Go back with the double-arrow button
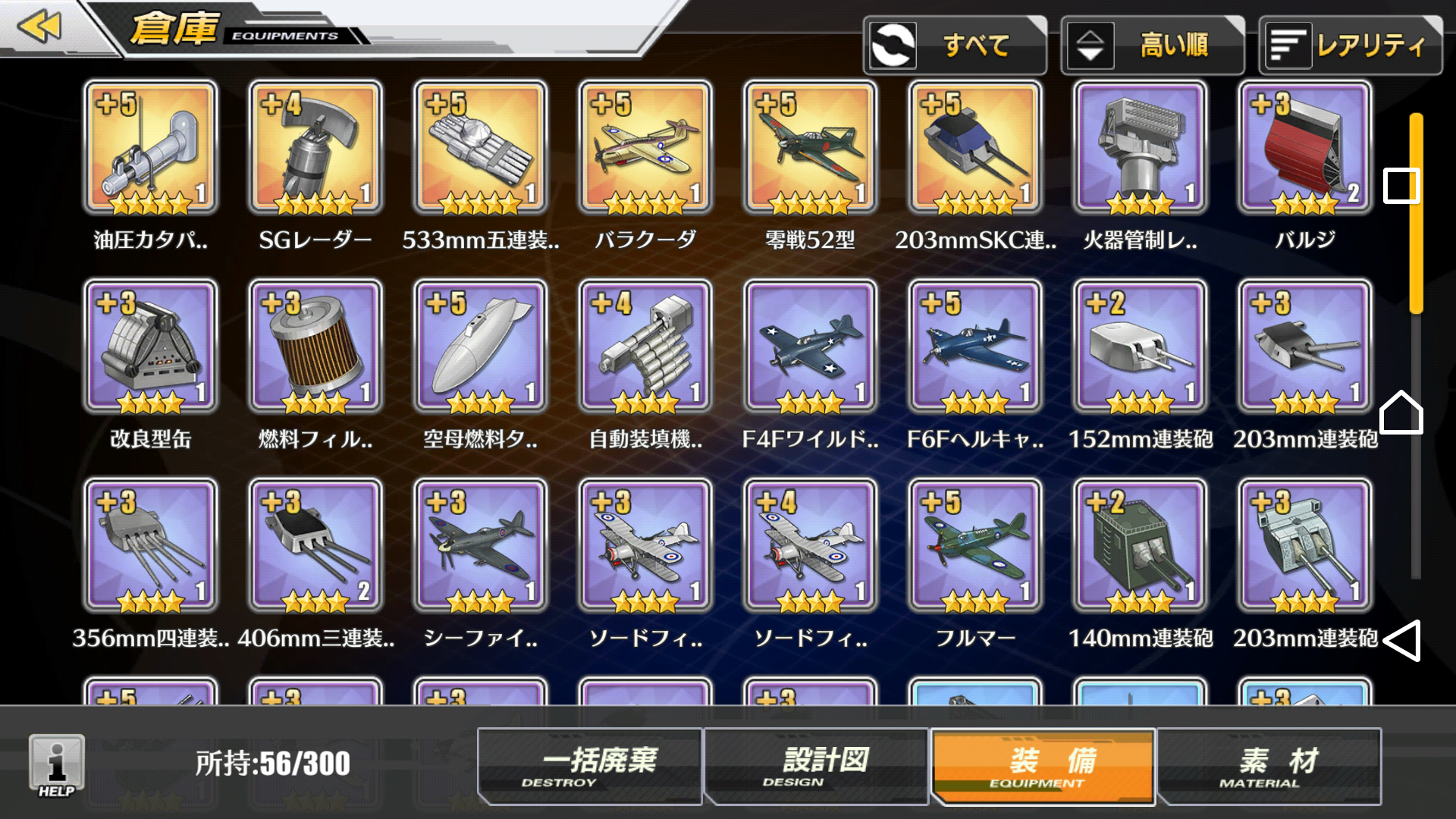Viewport: 1456px width, 819px height. [x=39, y=27]
